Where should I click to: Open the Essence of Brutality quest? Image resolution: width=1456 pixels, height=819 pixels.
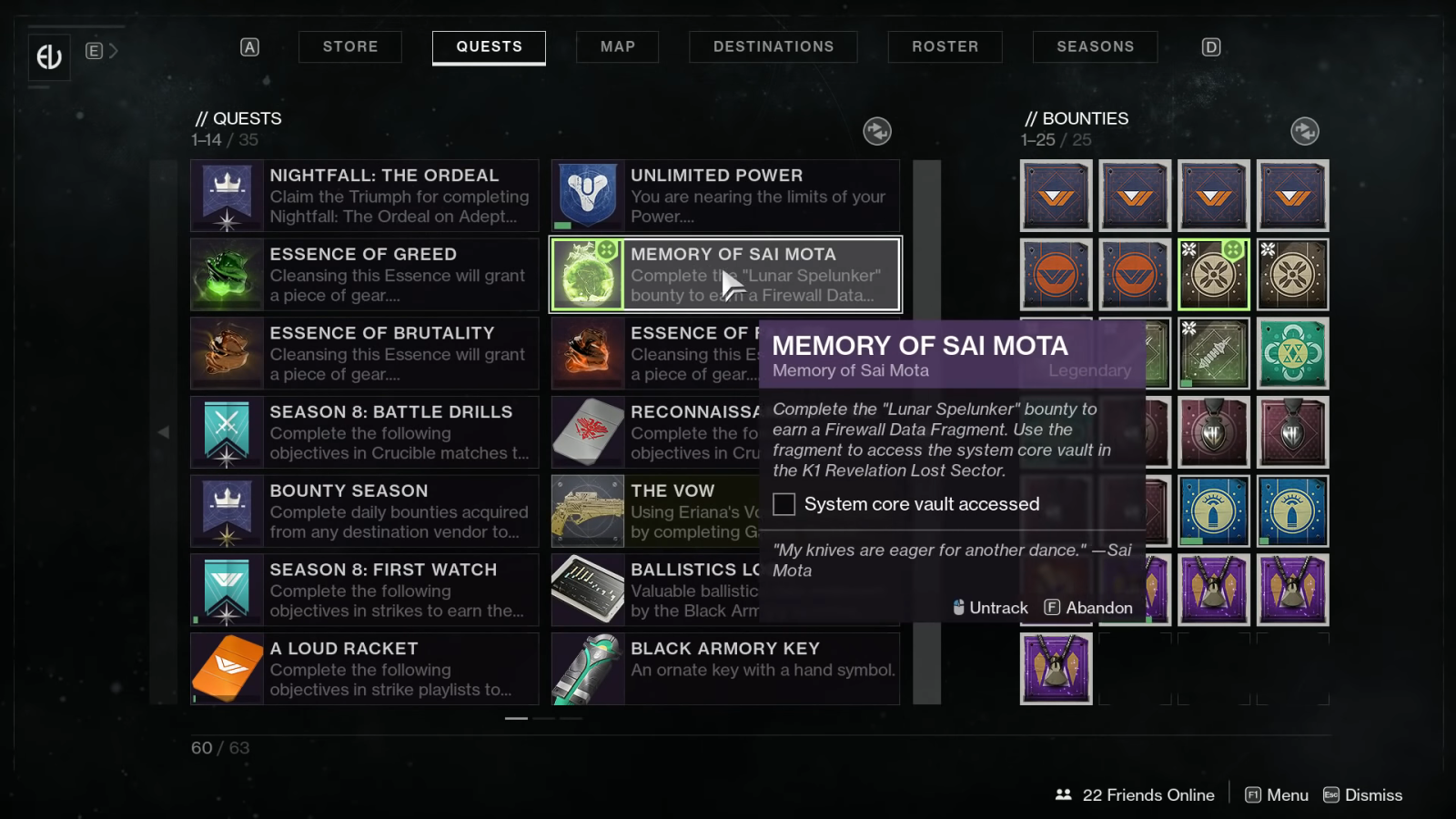pos(365,353)
